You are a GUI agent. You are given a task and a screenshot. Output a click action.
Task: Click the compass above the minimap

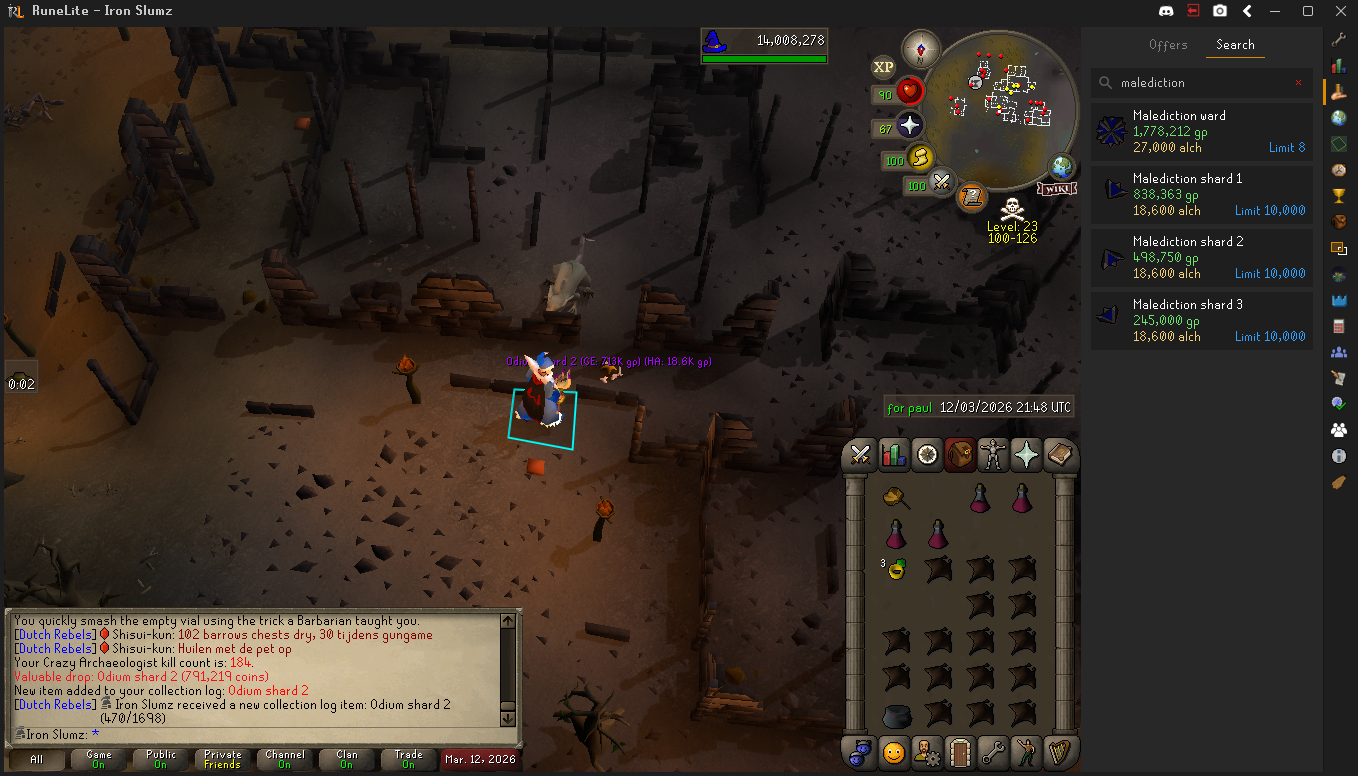click(918, 48)
